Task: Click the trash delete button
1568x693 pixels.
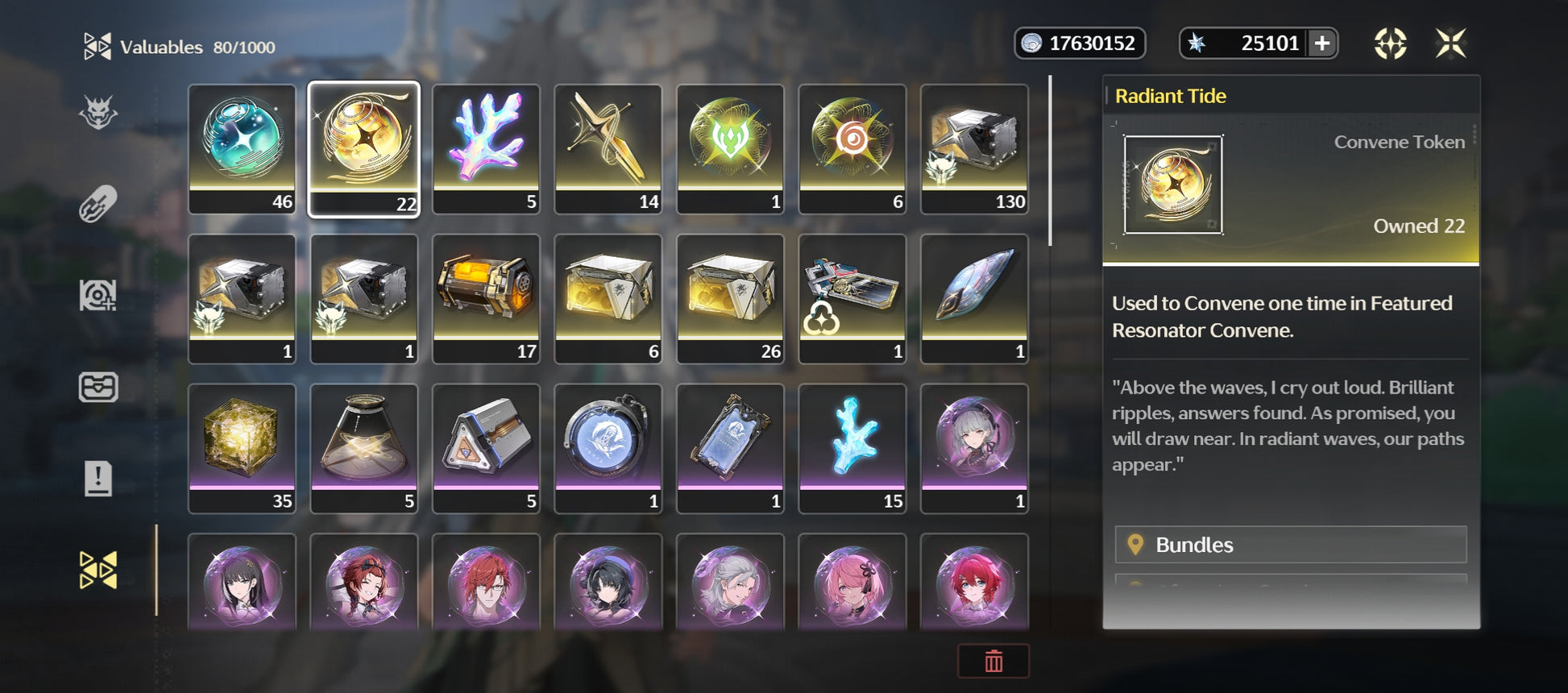Action: [x=993, y=661]
